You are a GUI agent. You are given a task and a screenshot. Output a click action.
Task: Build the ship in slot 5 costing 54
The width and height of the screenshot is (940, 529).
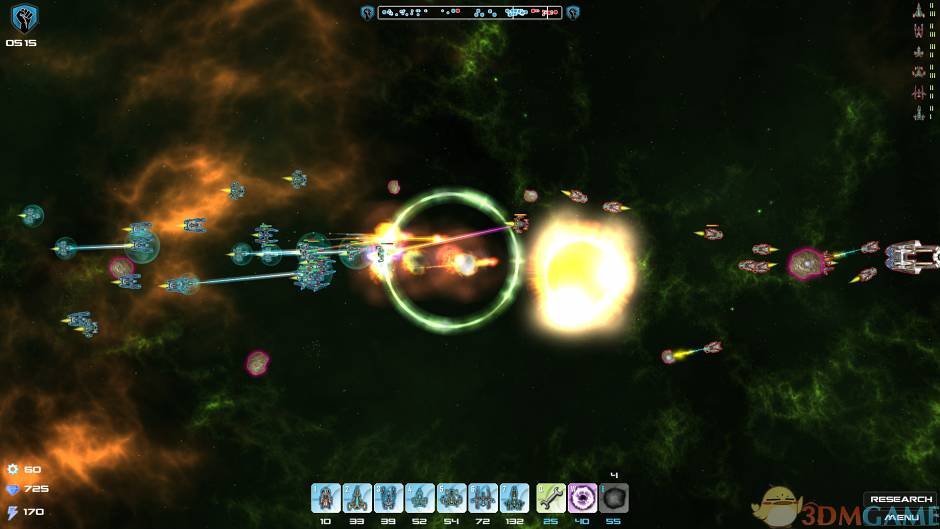click(452, 498)
